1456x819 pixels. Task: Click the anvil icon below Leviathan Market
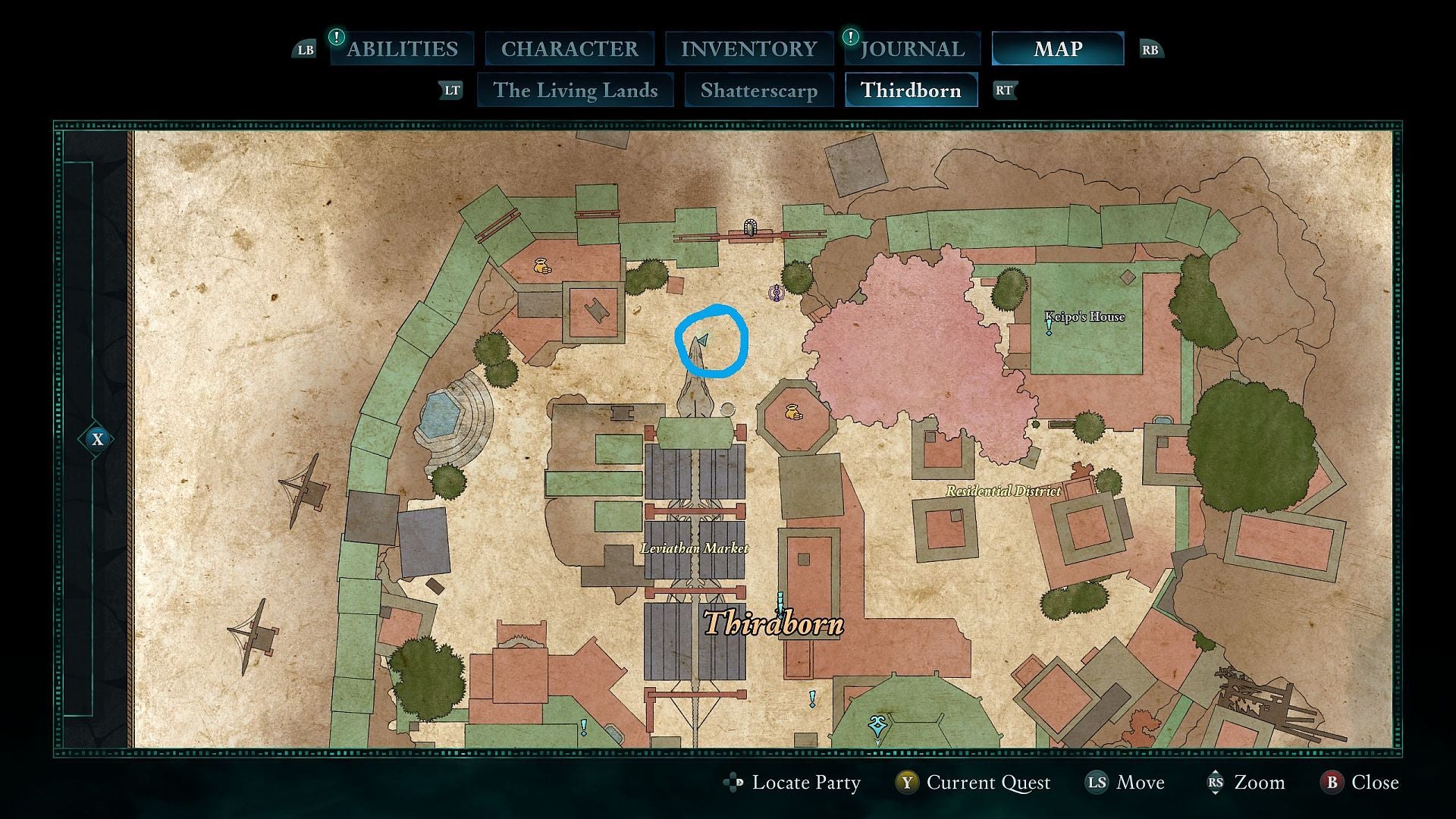pyautogui.click(x=622, y=412)
